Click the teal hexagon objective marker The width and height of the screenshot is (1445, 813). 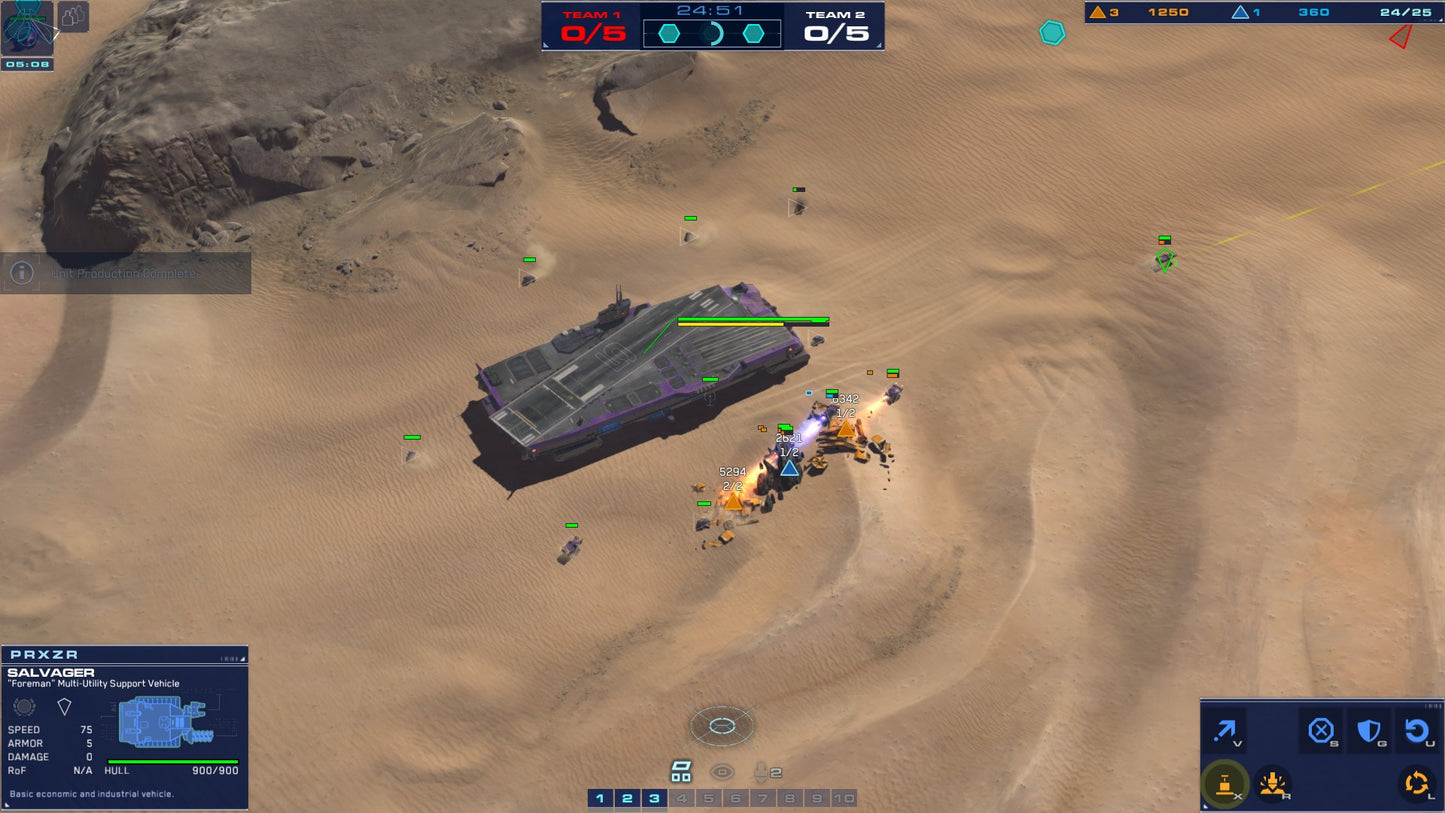click(1052, 33)
